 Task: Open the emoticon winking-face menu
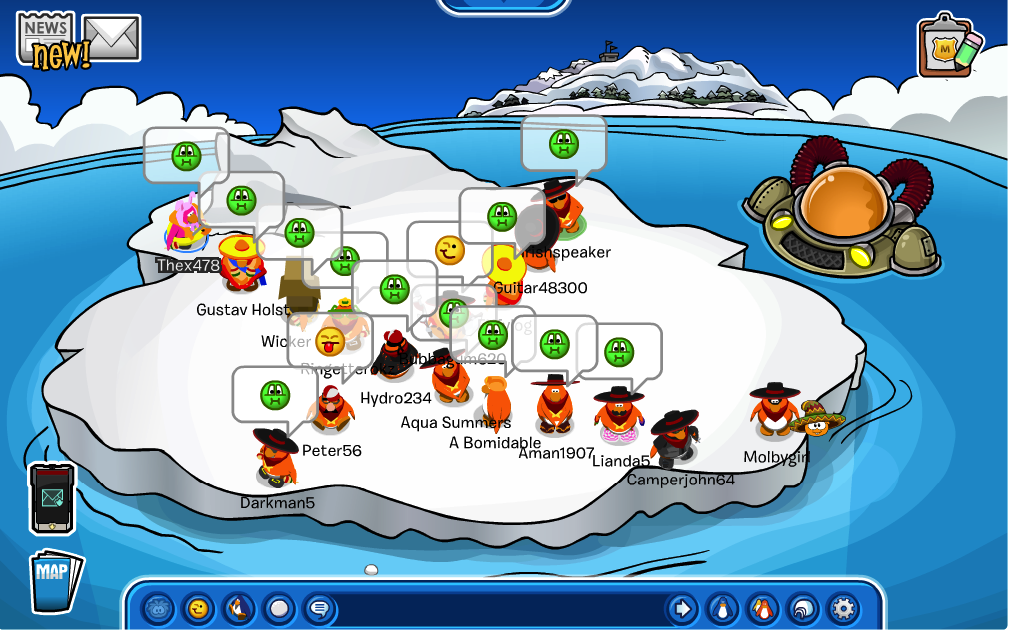(x=199, y=607)
